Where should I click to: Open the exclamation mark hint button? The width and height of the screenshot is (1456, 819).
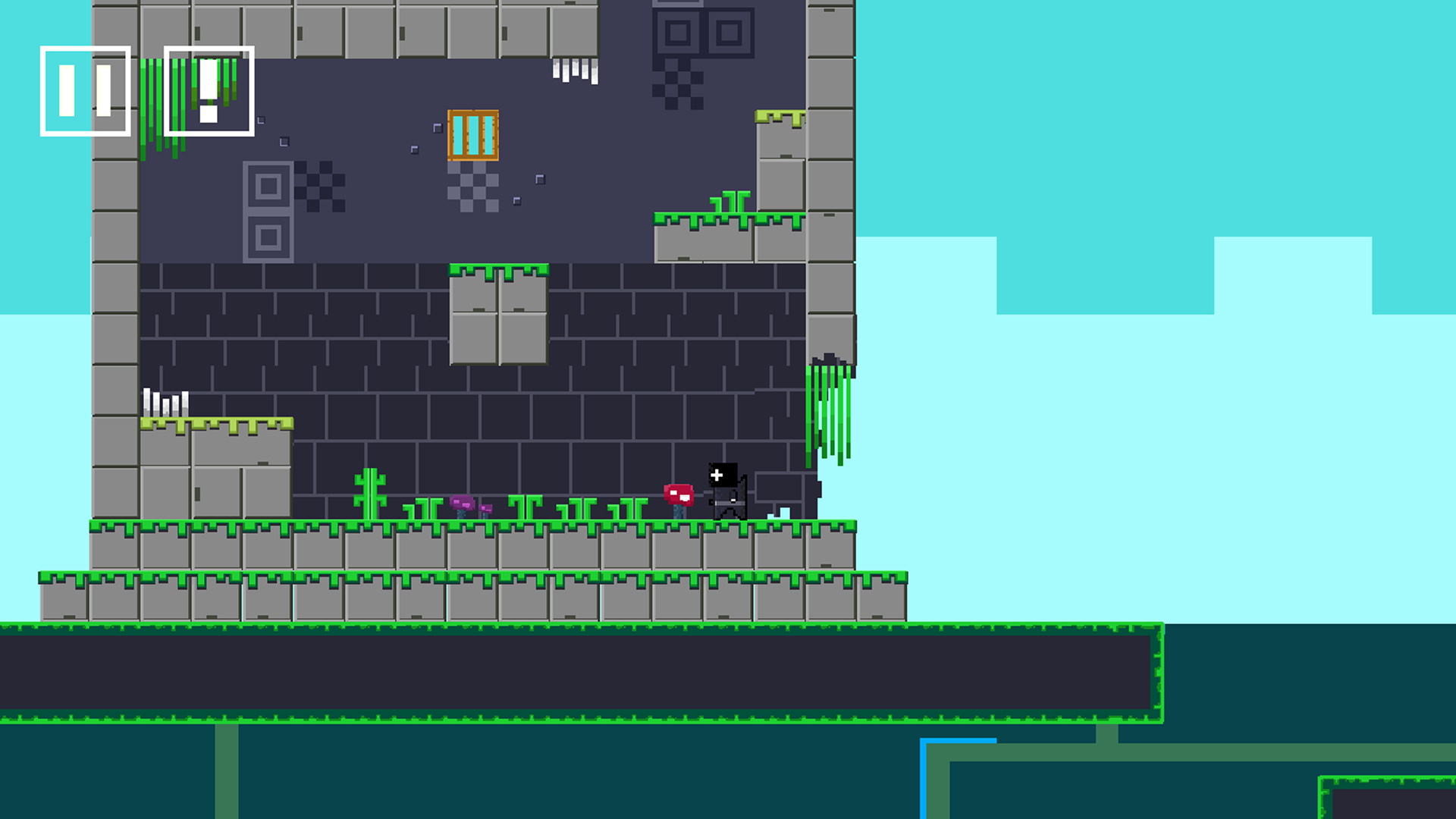point(209,91)
